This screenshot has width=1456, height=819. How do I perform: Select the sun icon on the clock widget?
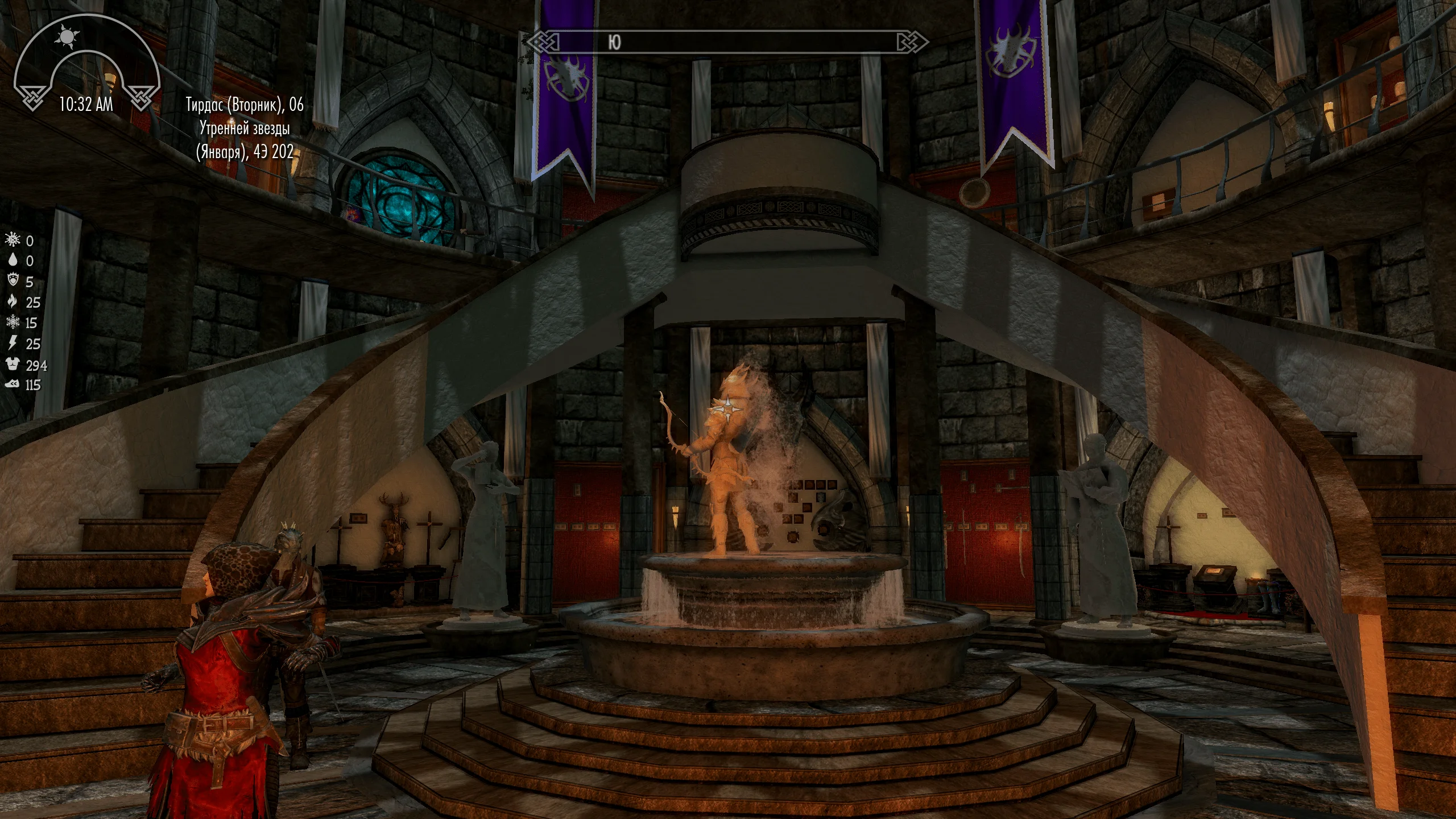point(68,38)
